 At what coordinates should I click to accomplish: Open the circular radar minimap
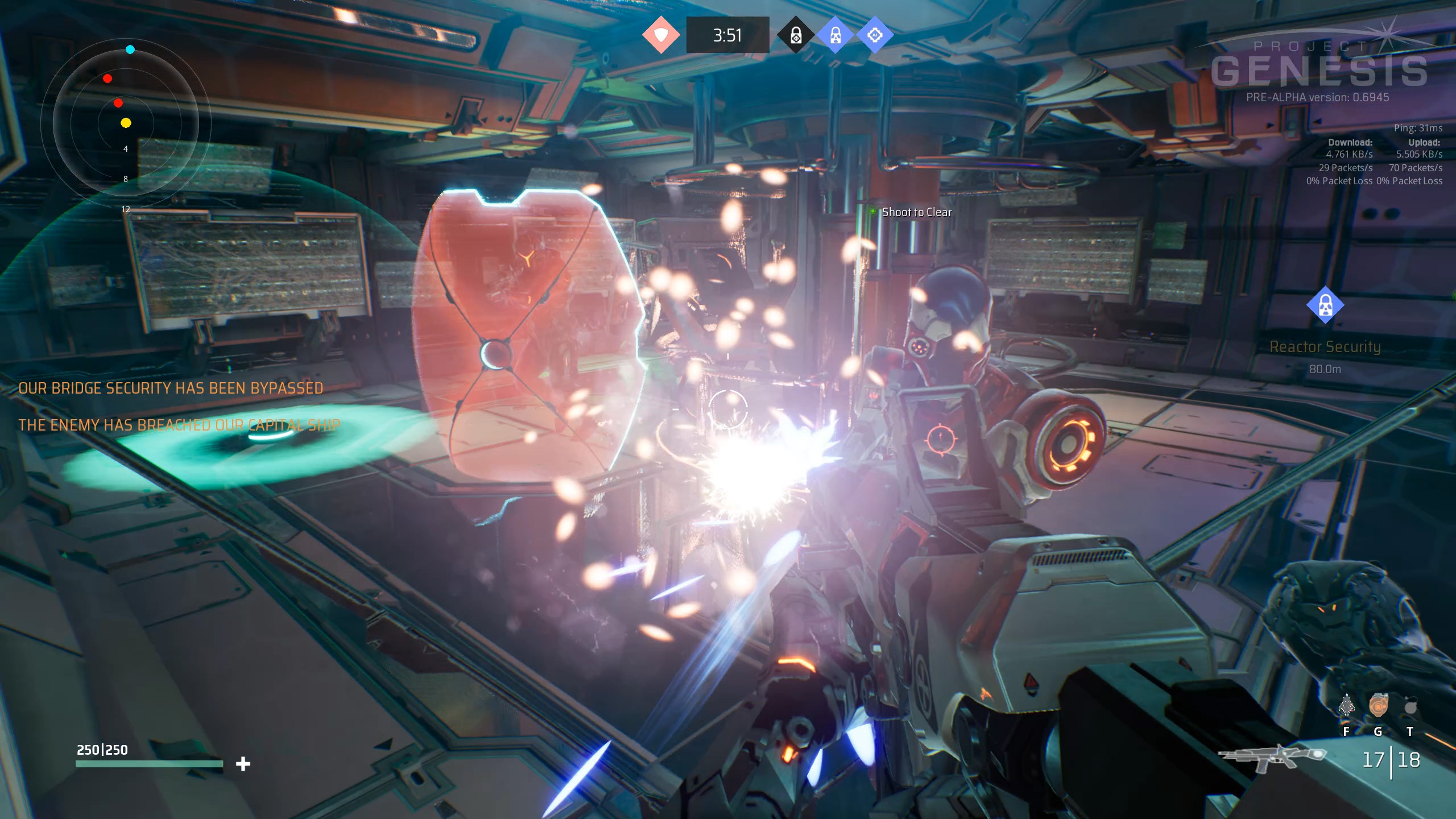[126, 122]
